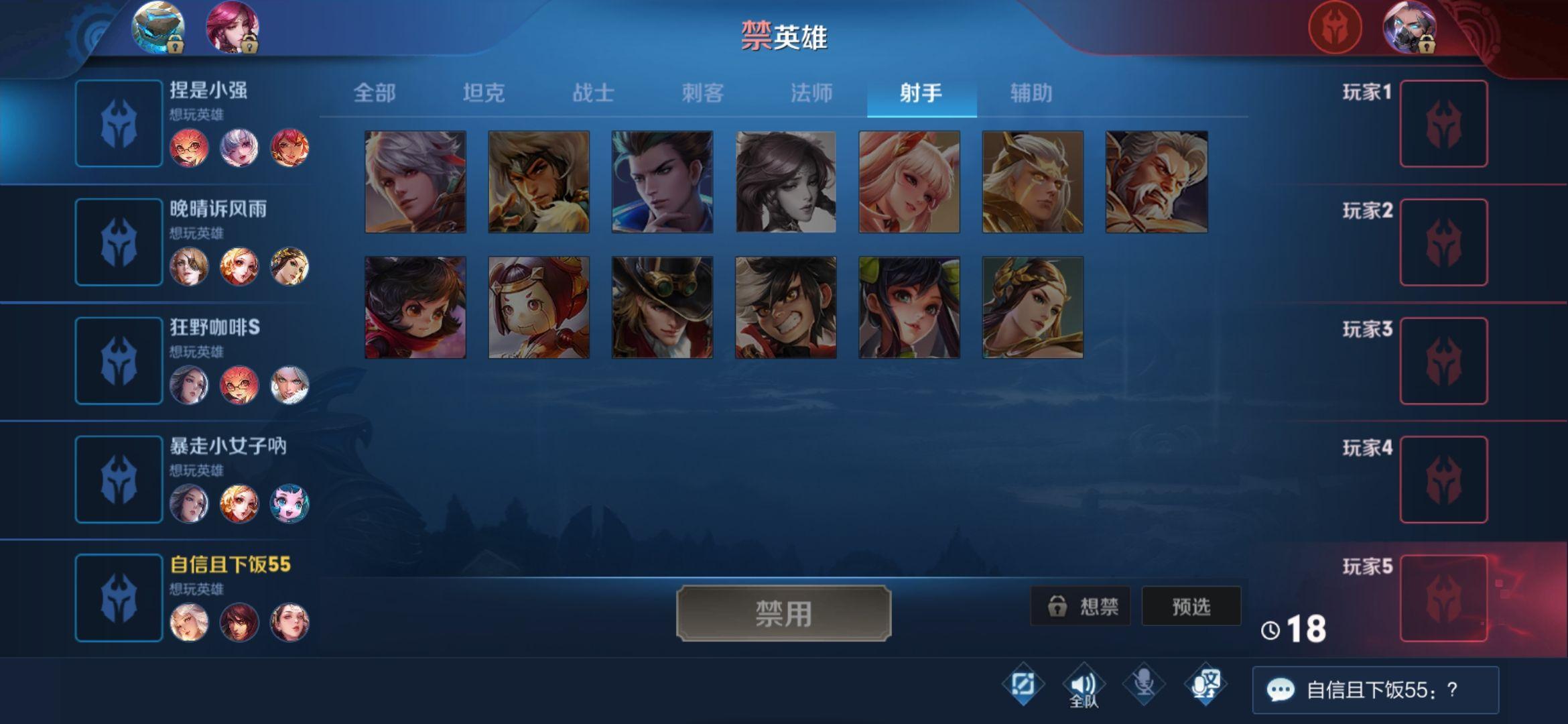Toggle the 全队 speaker voice icon
The height and width of the screenshot is (724, 1568).
[x=1083, y=685]
